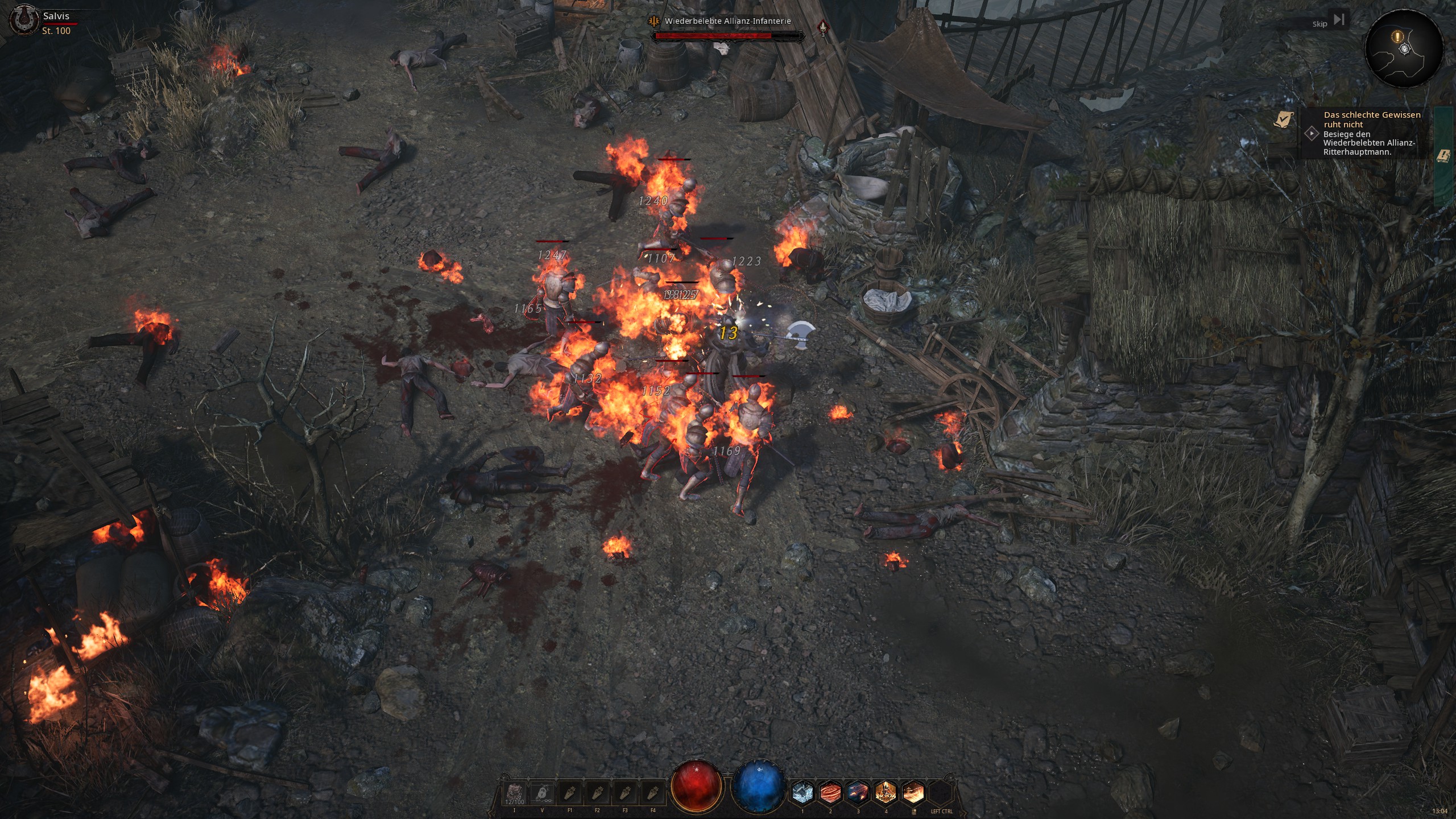
Task: Select quest 'Das schlechte Gewissen ruht nicht'
Action: [x=1371, y=119]
